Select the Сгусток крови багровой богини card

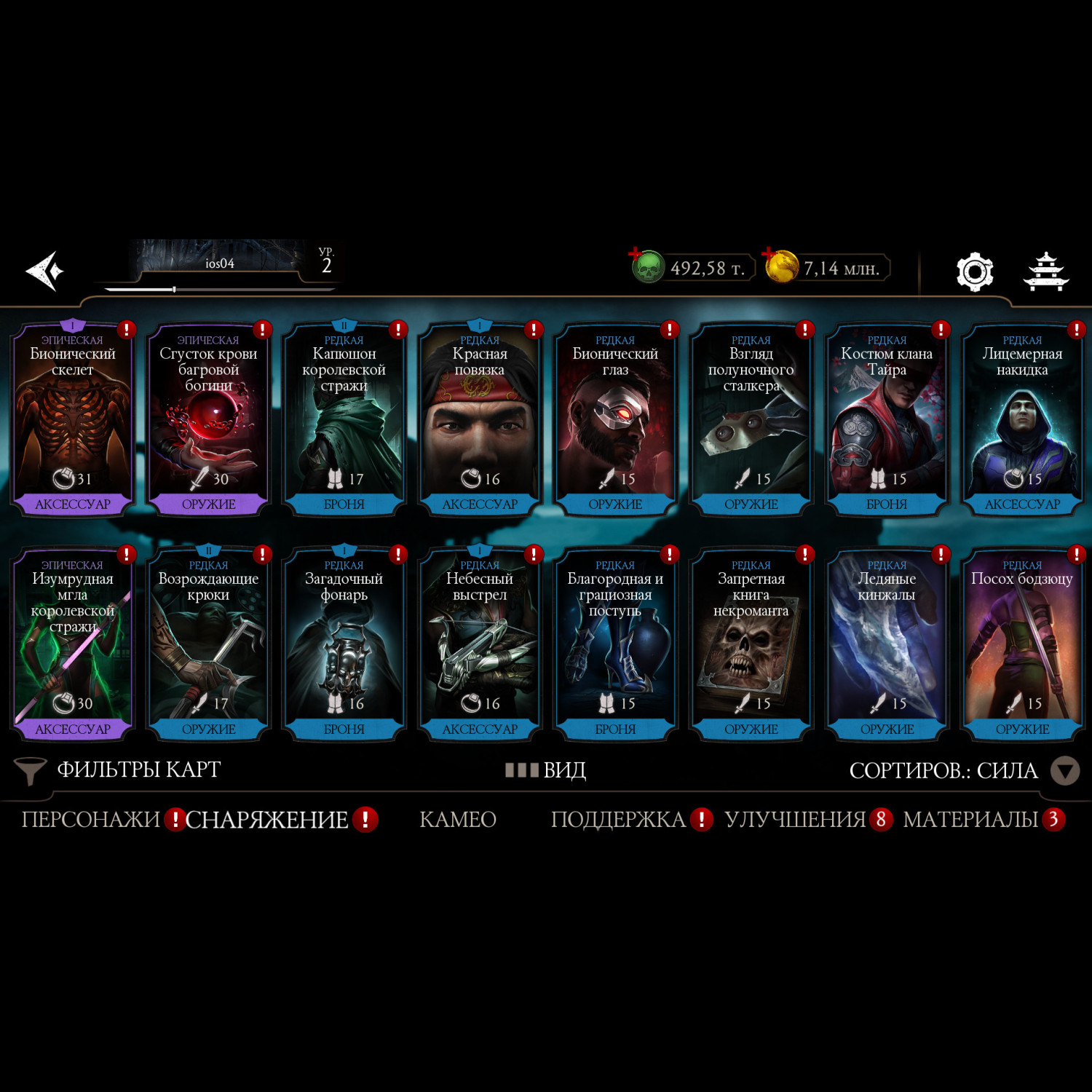coord(208,419)
